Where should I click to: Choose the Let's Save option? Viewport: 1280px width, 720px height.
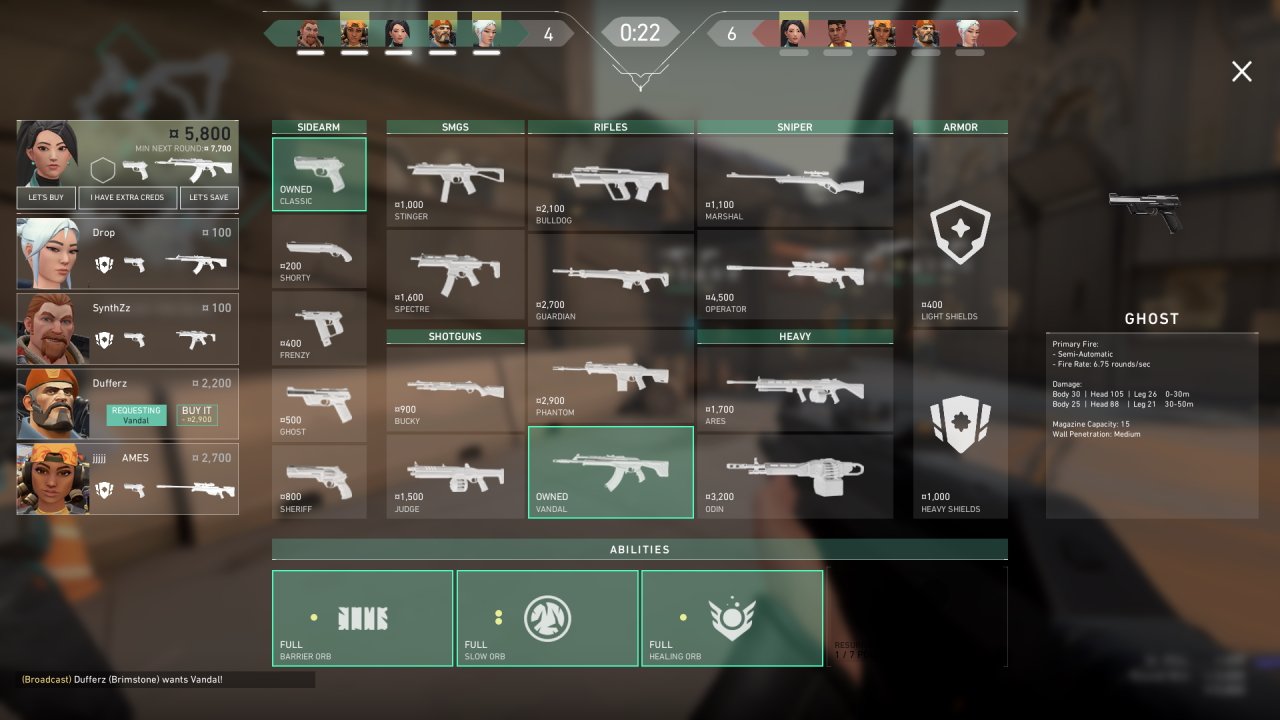[209, 197]
